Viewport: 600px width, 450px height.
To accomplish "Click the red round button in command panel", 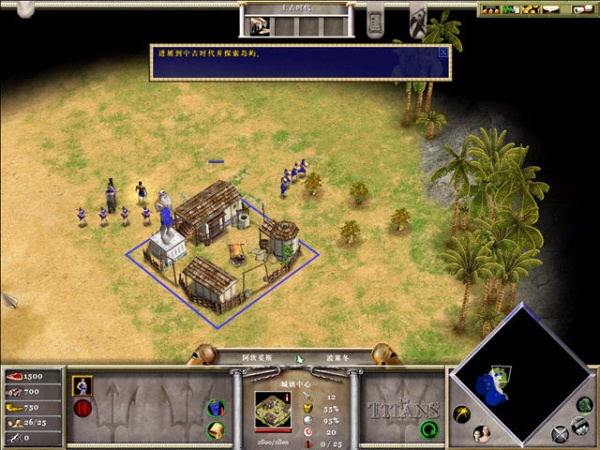I will click(81, 407).
